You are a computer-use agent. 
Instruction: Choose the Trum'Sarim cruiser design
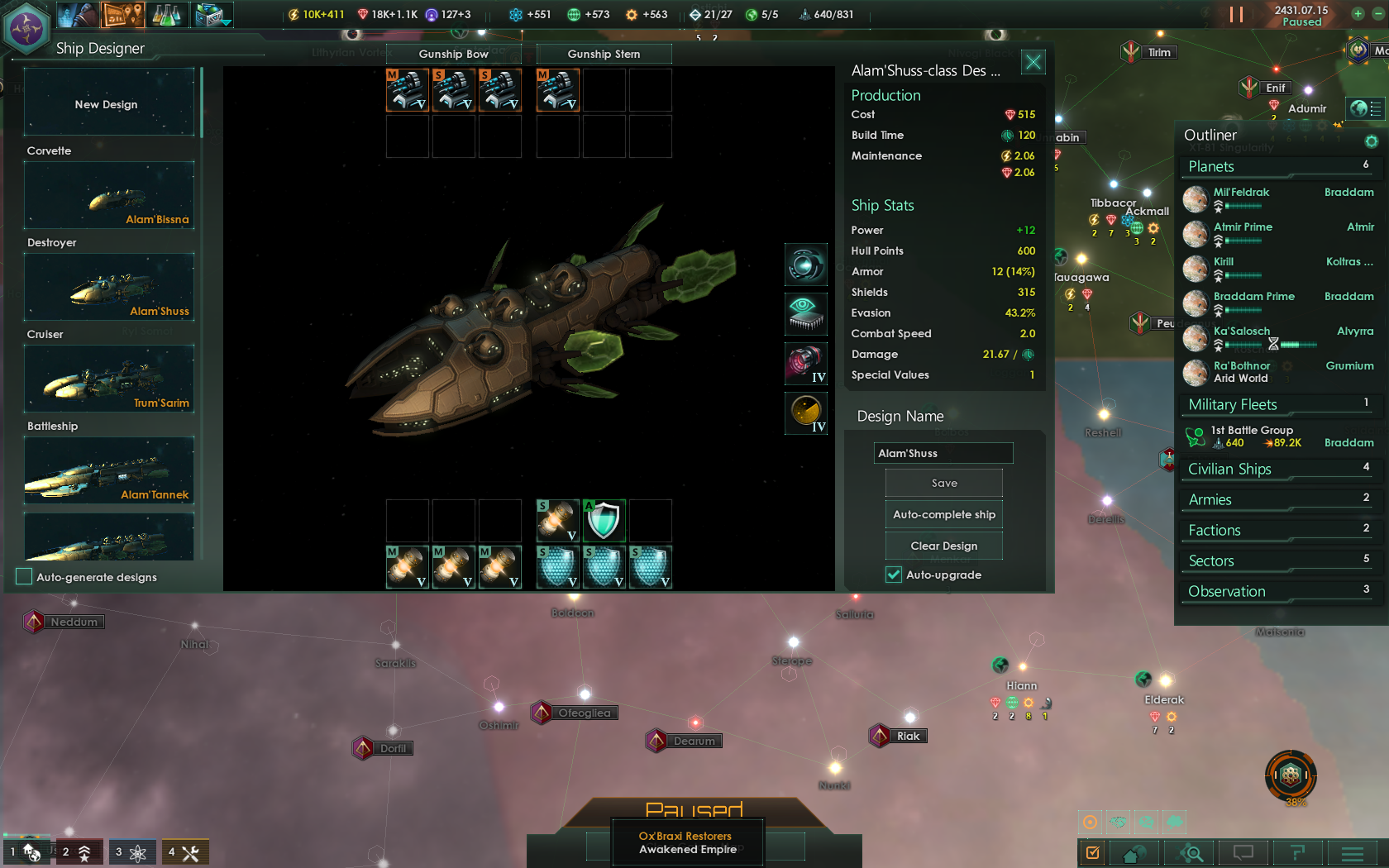[109, 379]
